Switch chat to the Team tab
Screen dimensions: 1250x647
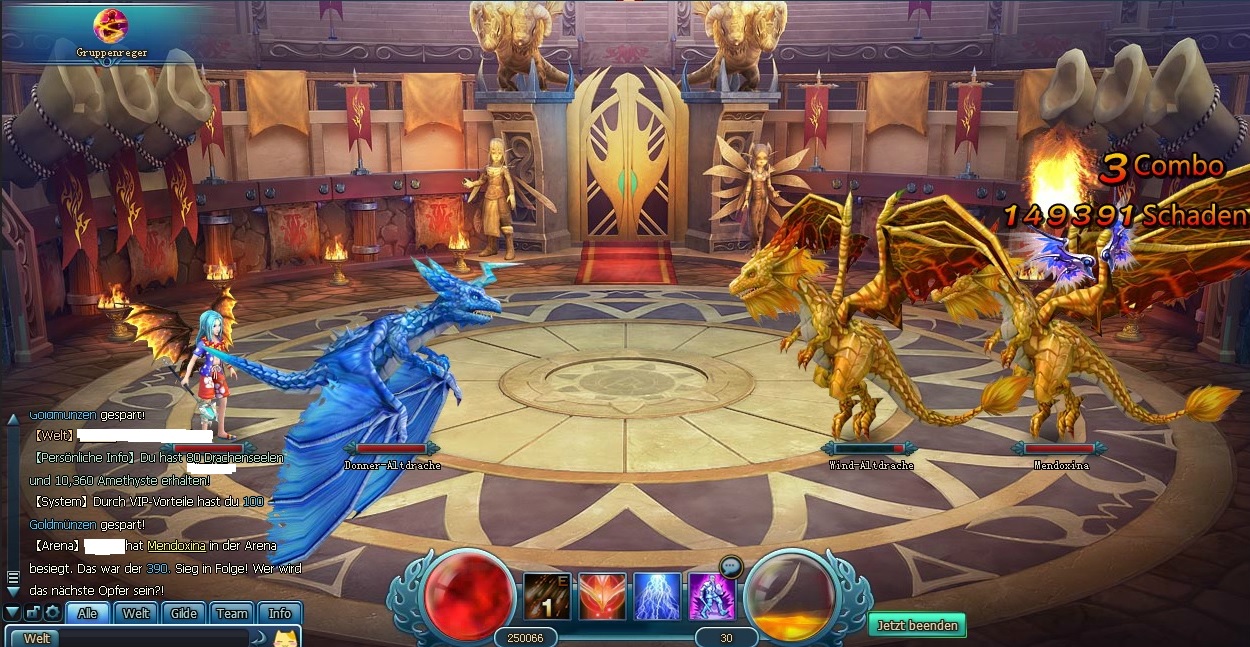pos(232,613)
